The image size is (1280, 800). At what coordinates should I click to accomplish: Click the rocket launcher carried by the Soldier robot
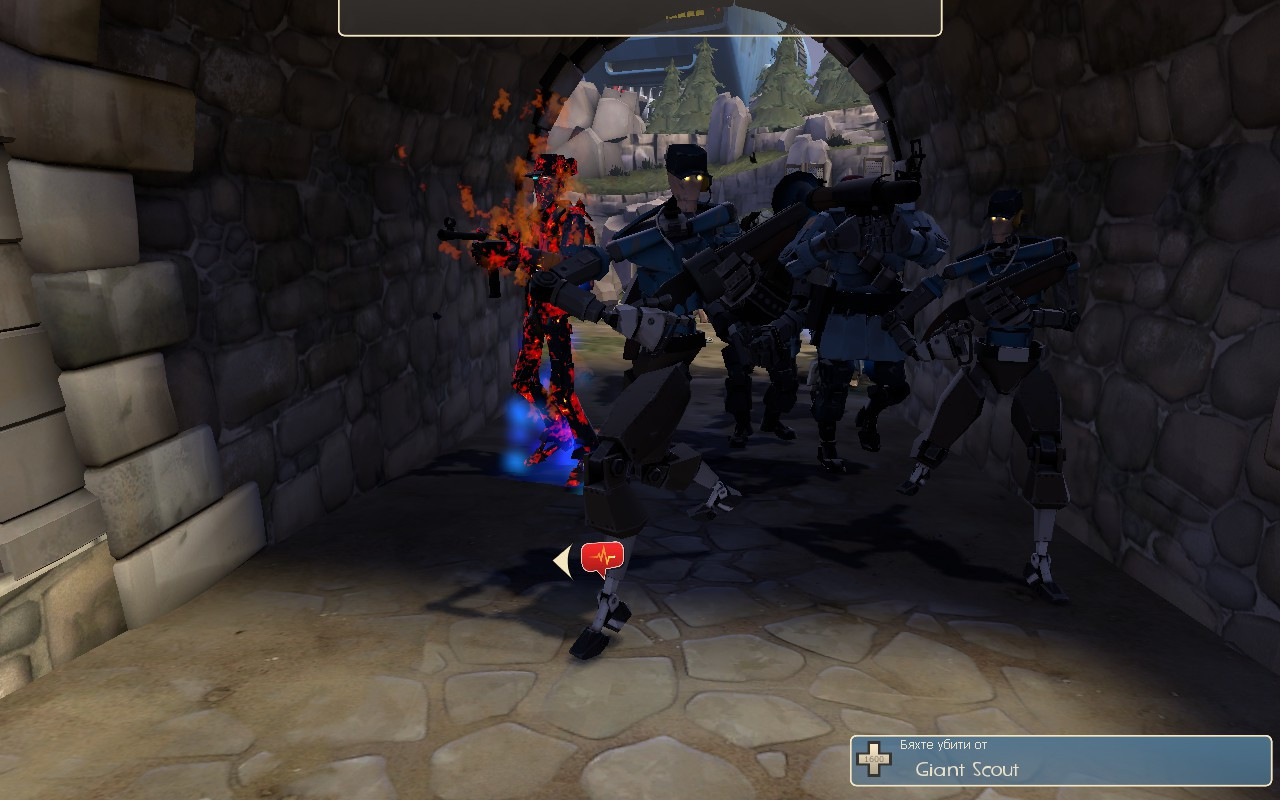pos(855,195)
